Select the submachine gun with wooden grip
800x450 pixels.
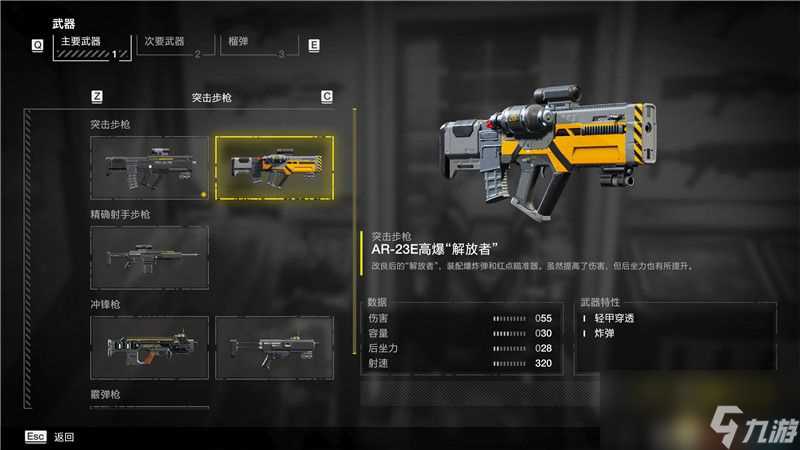(149, 347)
